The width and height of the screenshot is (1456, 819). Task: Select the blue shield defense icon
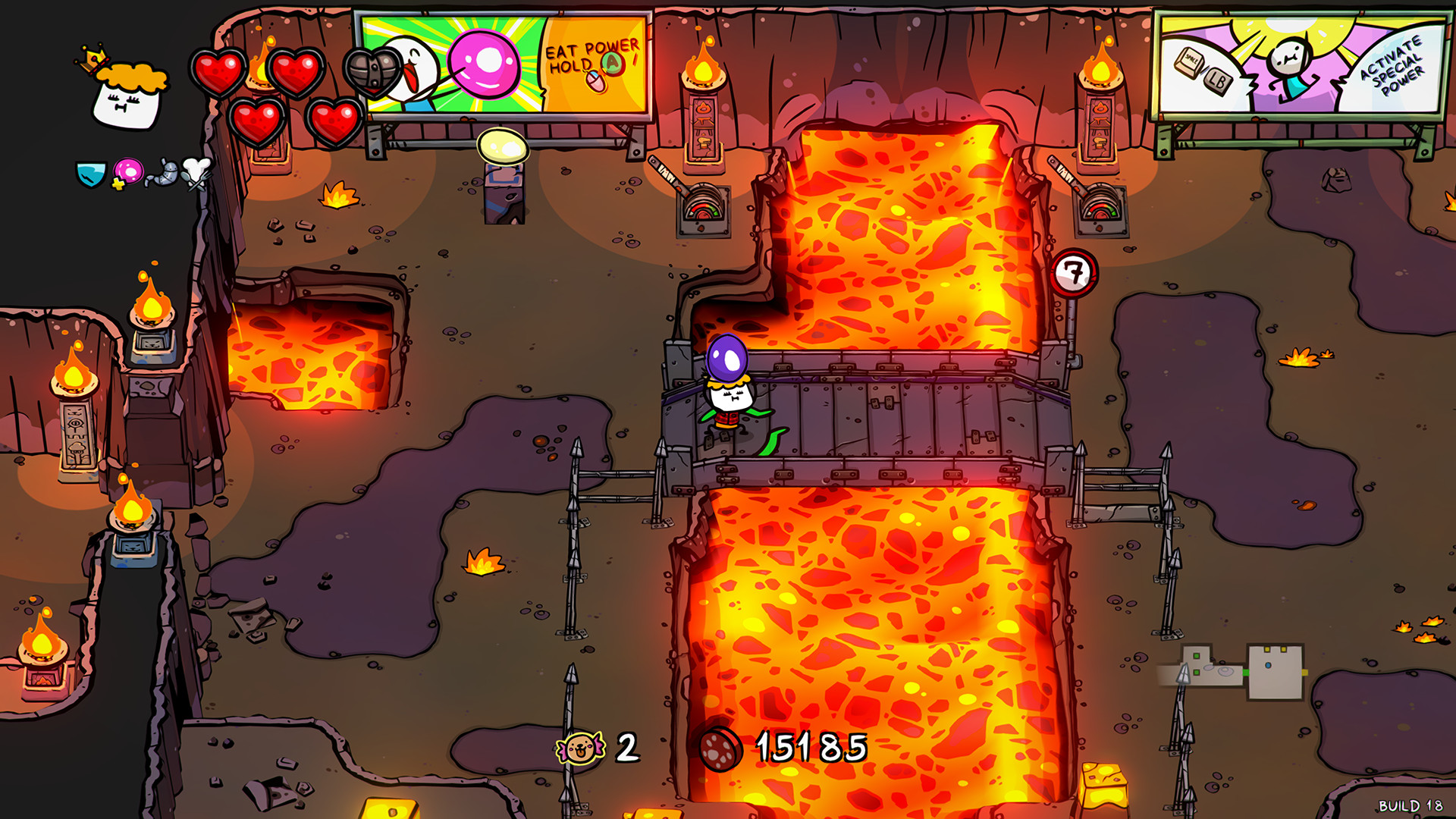point(89,175)
